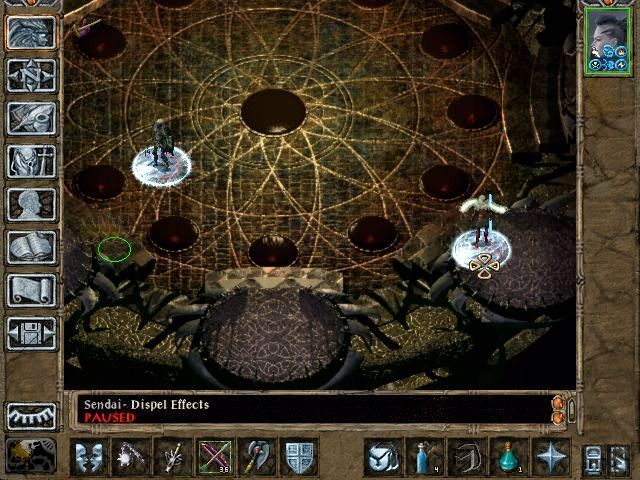
Task: Open the journal quill button
Action: [32, 118]
